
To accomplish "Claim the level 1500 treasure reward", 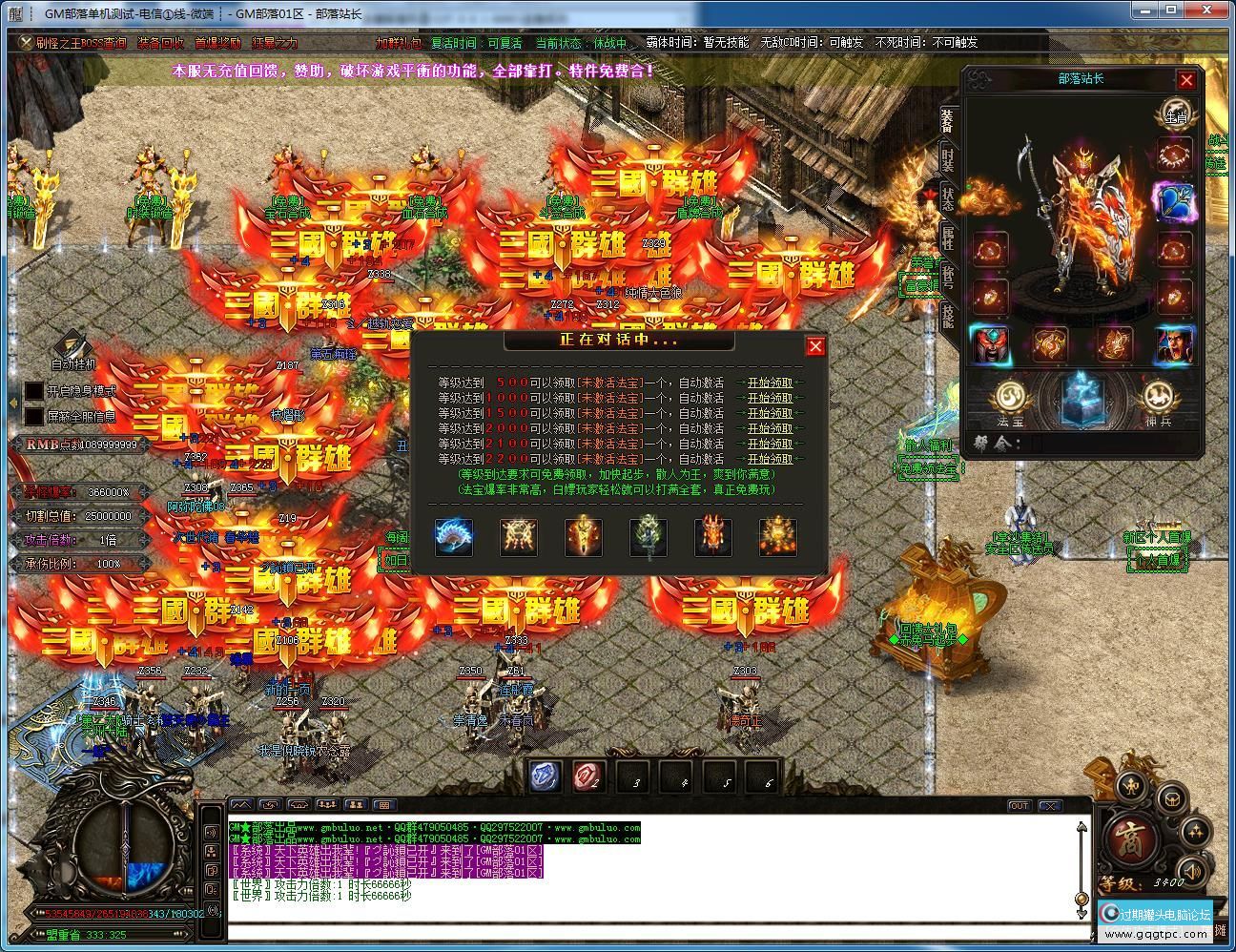I will click(x=770, y=413).
